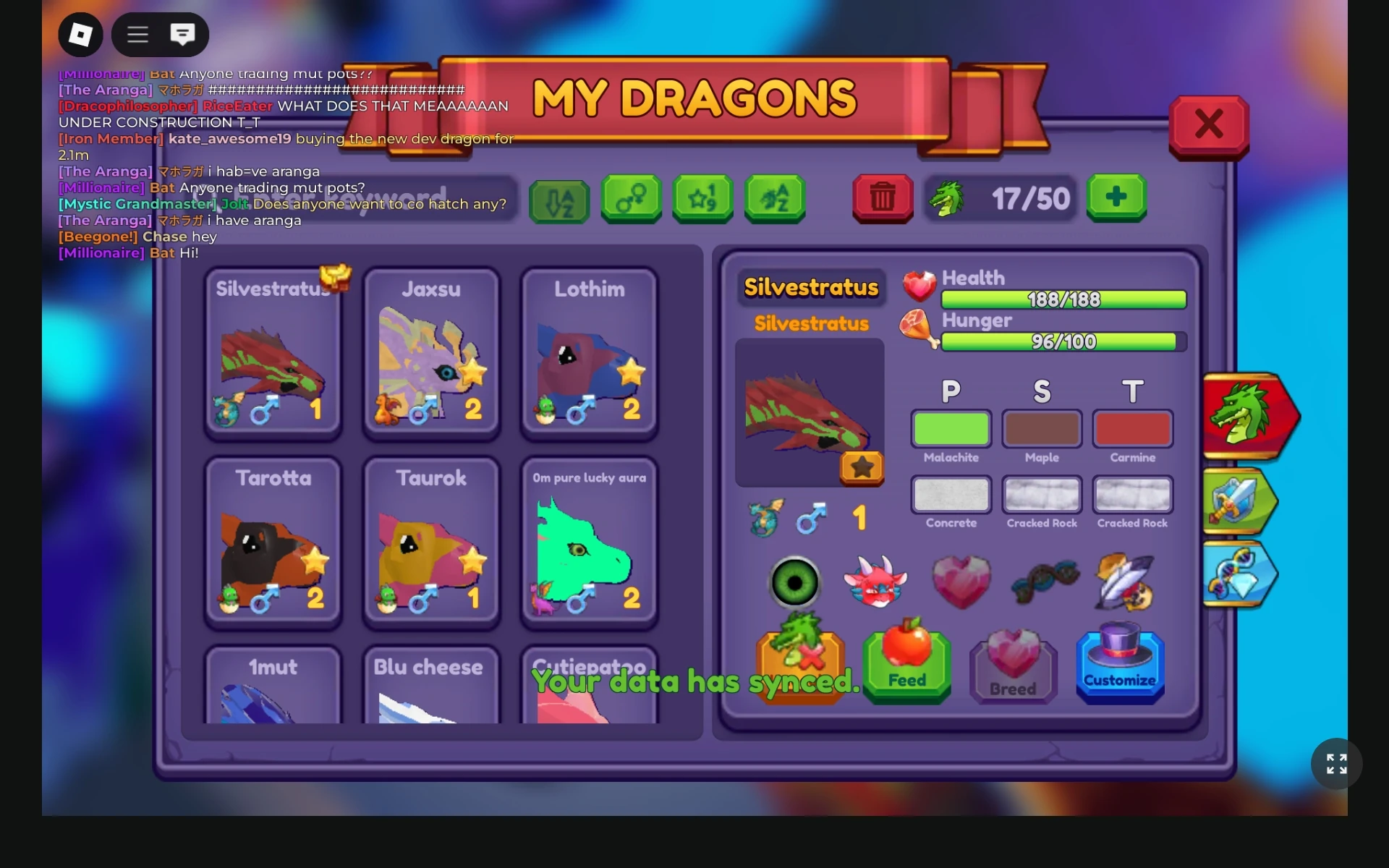Image resolution: width=1389 pixels, height=868 pixels.
Task: Select the Malachite color swatch
Action: (951, 427)
